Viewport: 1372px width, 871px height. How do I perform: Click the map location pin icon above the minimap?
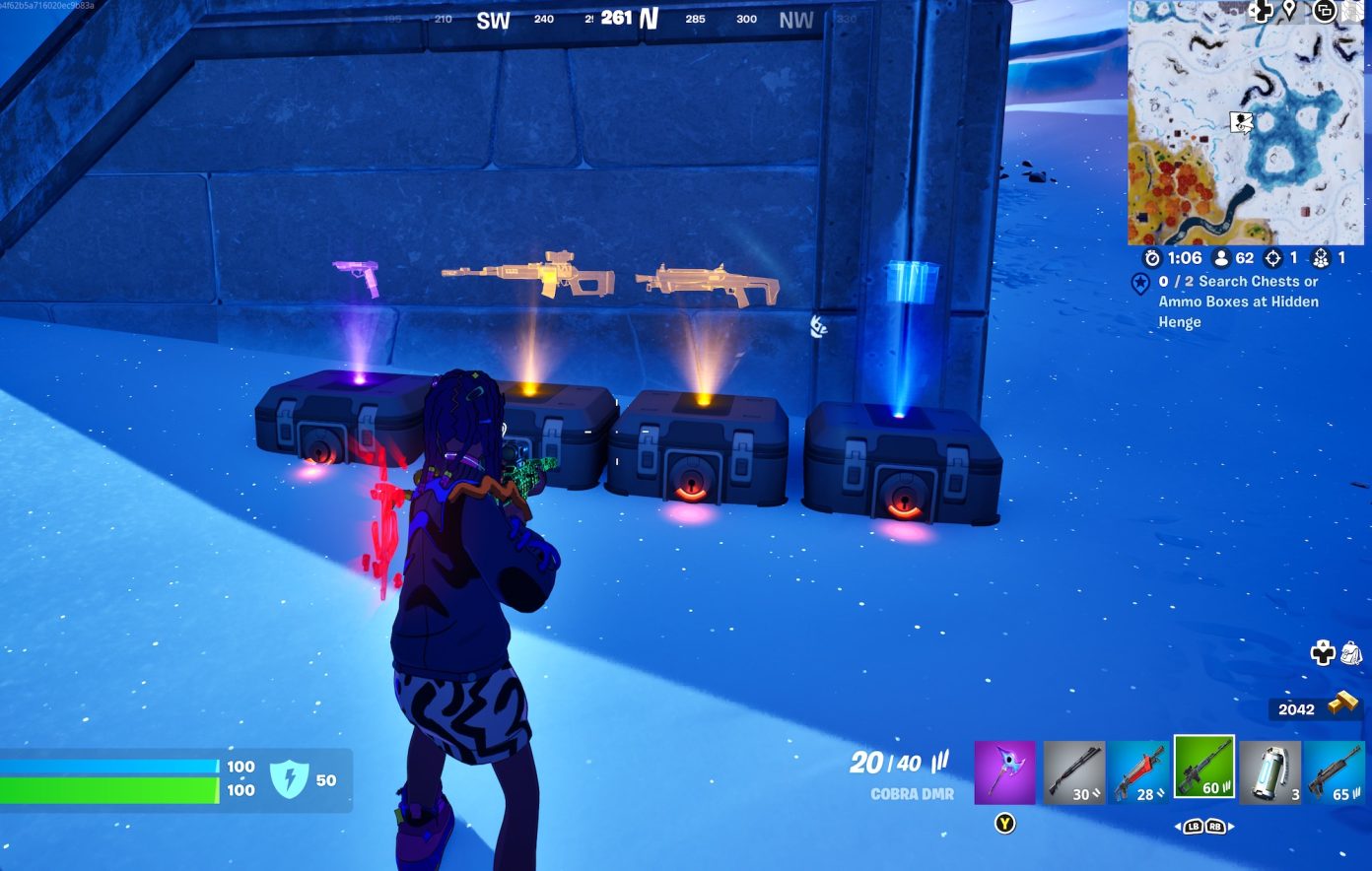point(1289,11)
